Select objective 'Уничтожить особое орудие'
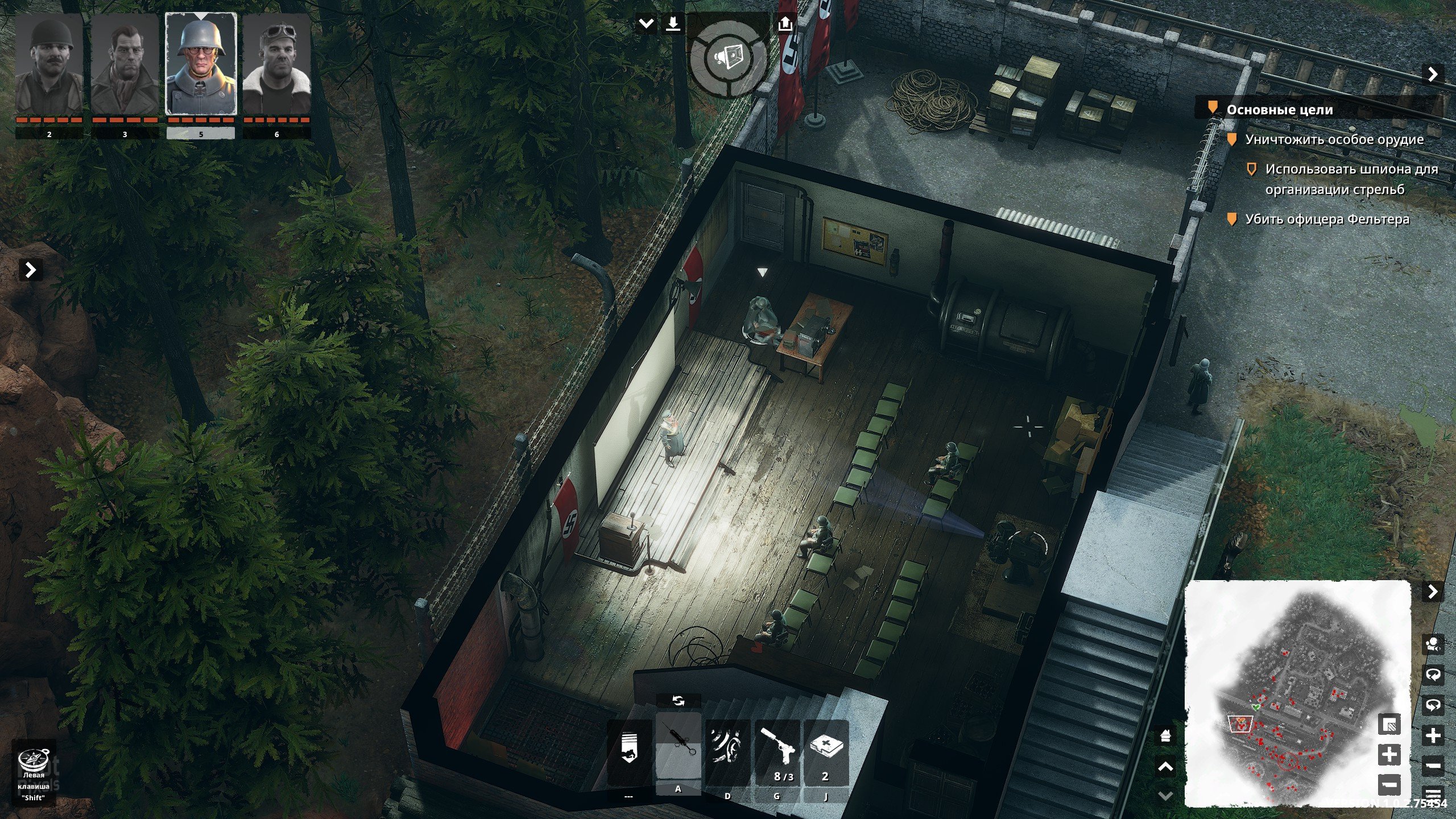1456x819 pixels. [x=1334, y=139]
